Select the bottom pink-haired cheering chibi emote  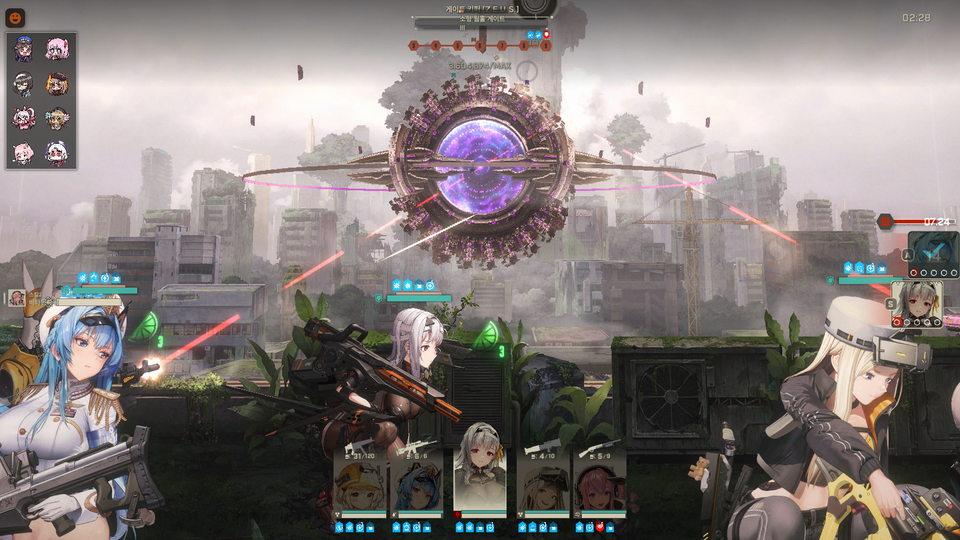[x=24, y=153]
